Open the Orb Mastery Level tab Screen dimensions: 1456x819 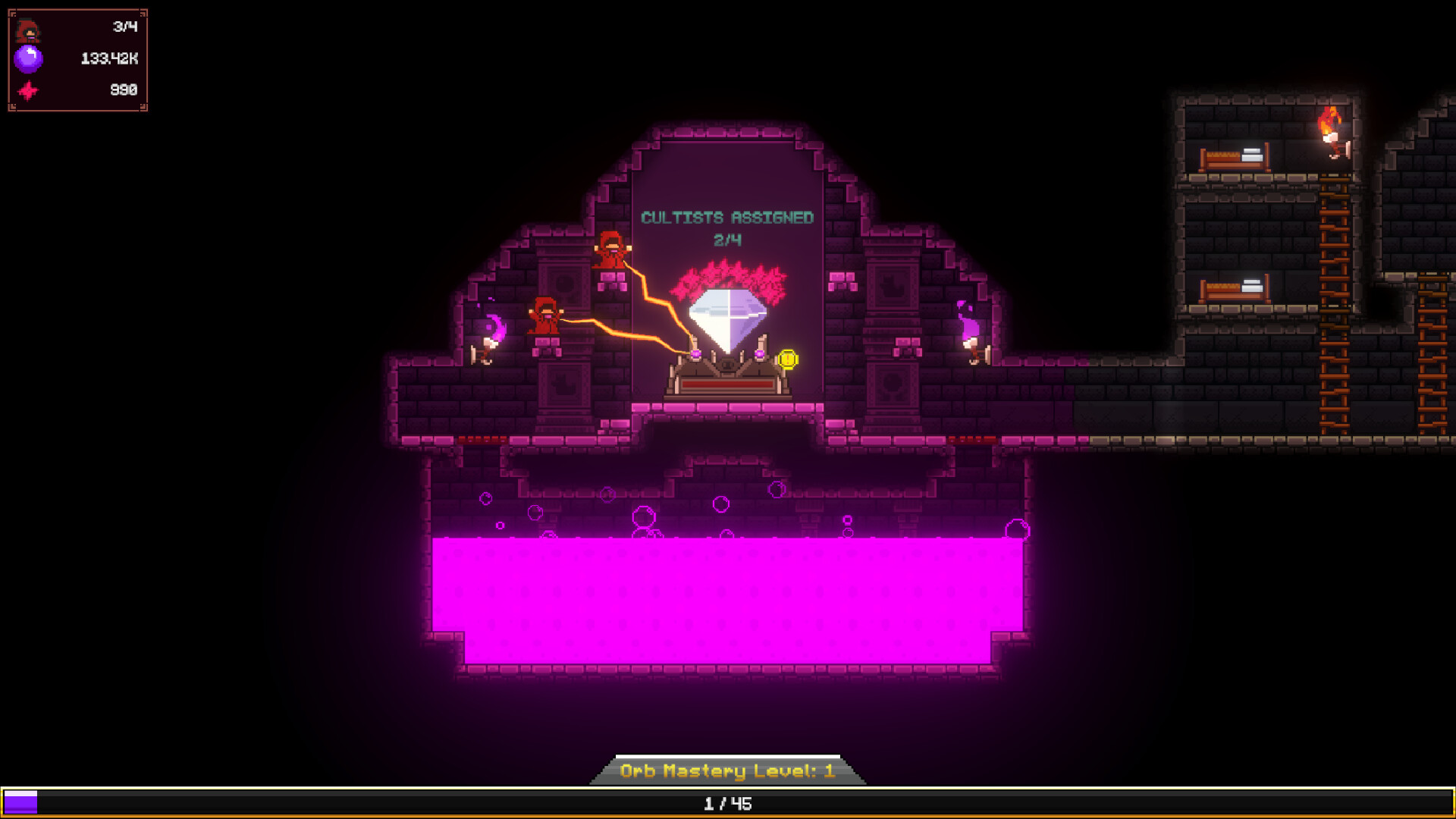tap(727, 770)
